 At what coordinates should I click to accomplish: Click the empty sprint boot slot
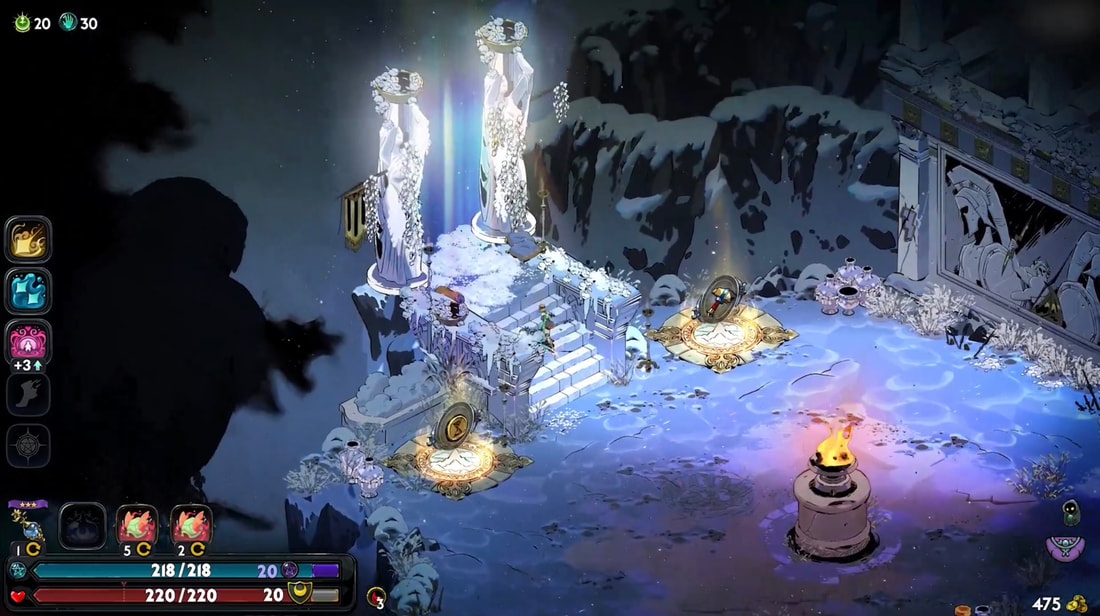(x=28, y=394)
